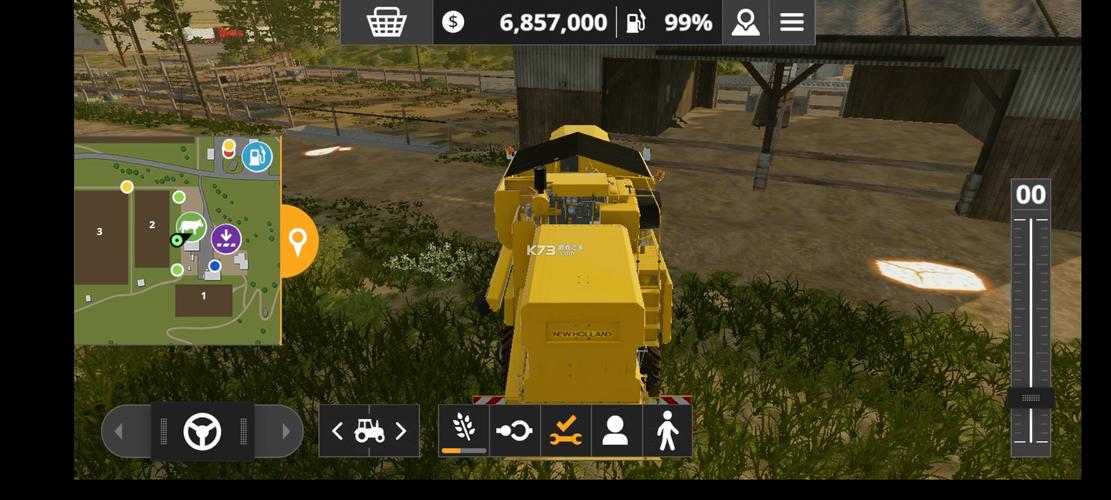Steer right with the steering right arrow
The image size is (1111, 500).
tap(285, 432)
